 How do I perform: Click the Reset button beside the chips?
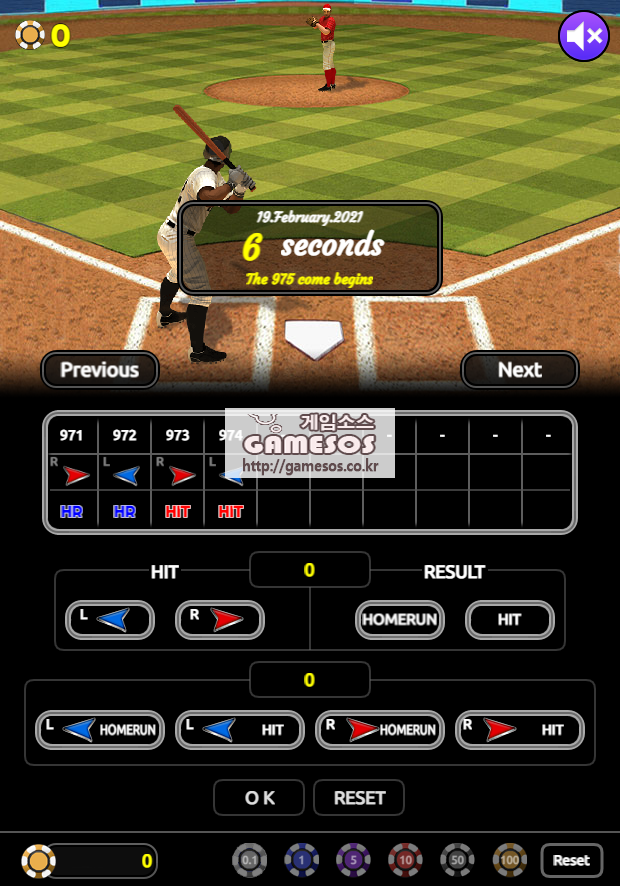pyautogui.click(x=572, y=860)
